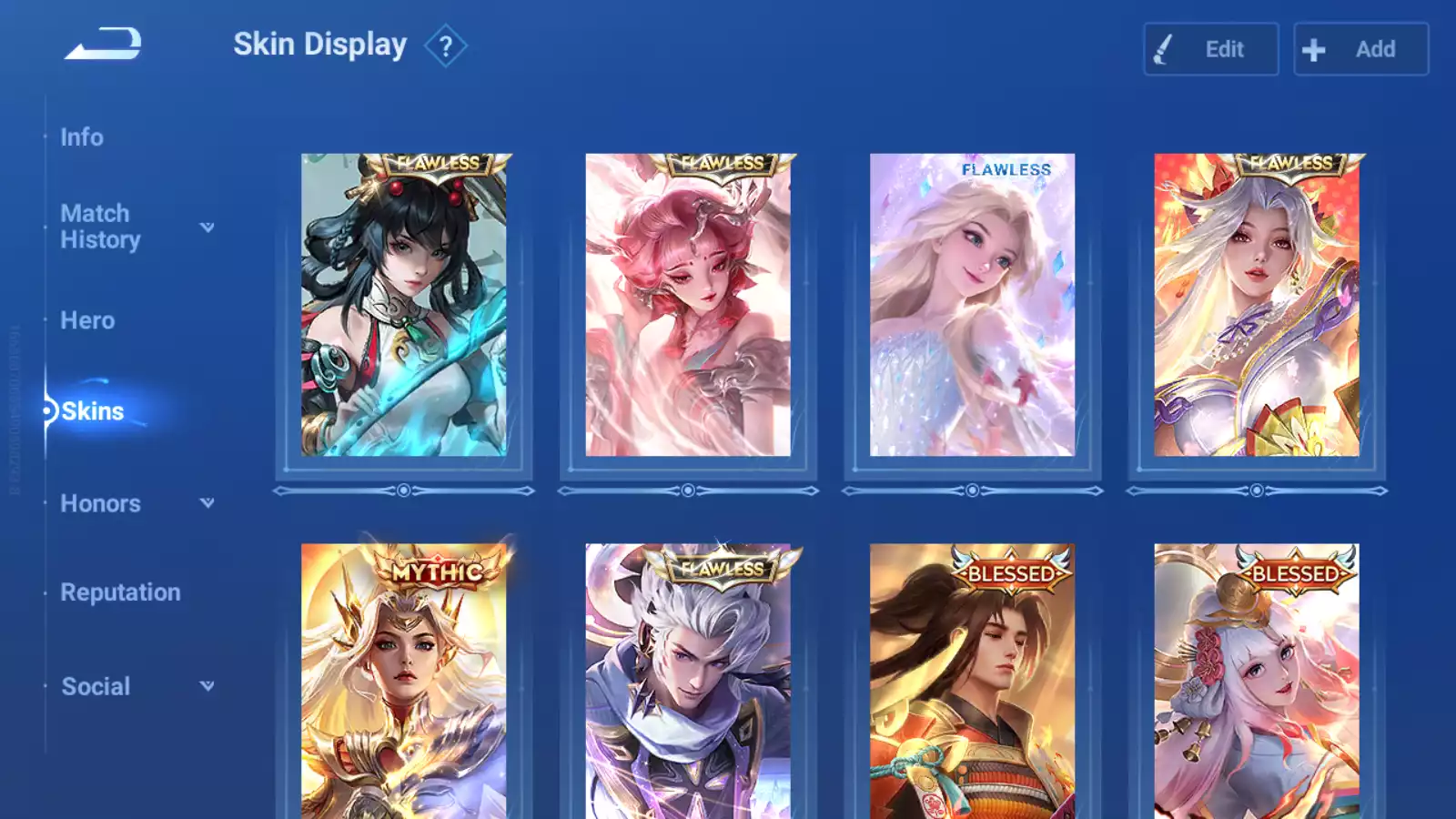
Task: Open the Social section
Action: [x=96, y=686]
